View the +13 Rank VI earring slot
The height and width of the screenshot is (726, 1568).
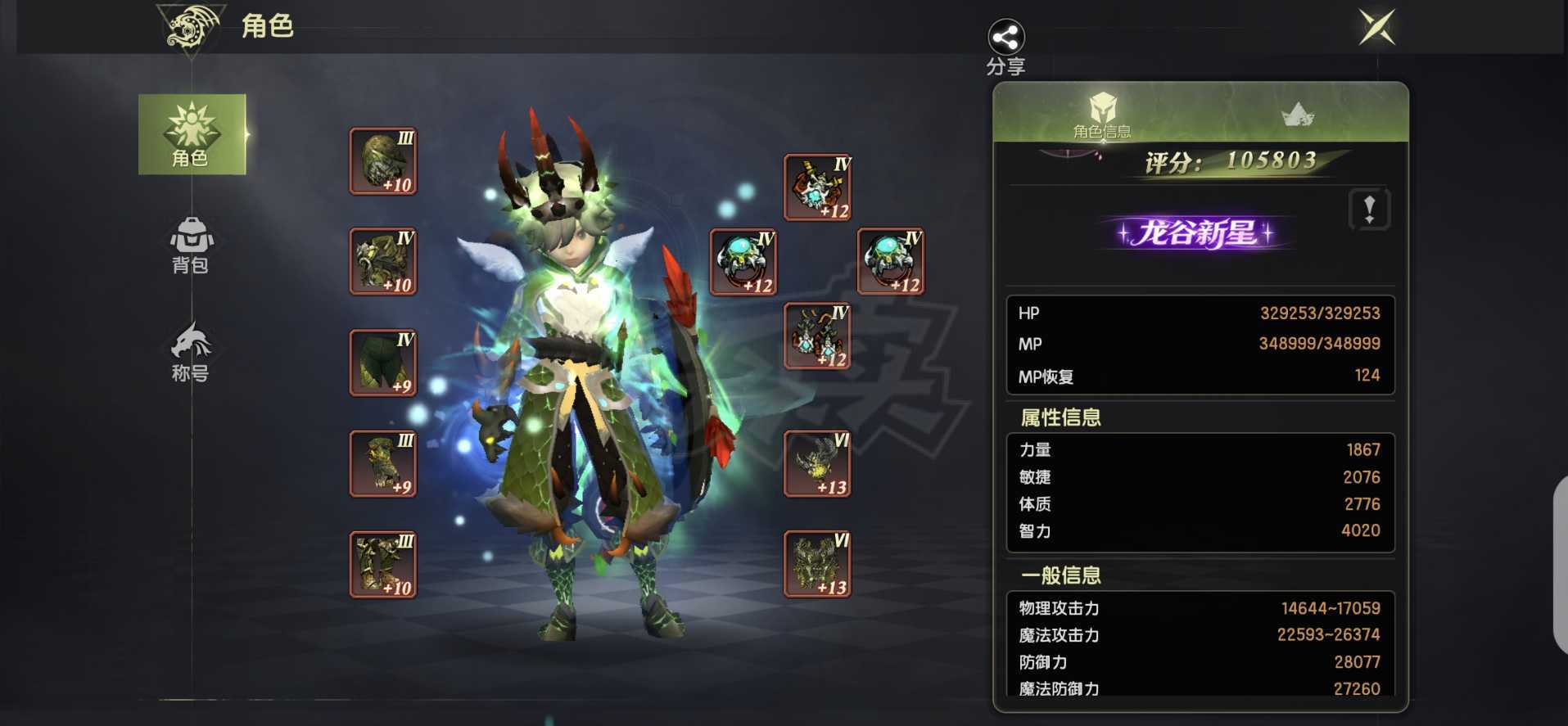[816, 465]
